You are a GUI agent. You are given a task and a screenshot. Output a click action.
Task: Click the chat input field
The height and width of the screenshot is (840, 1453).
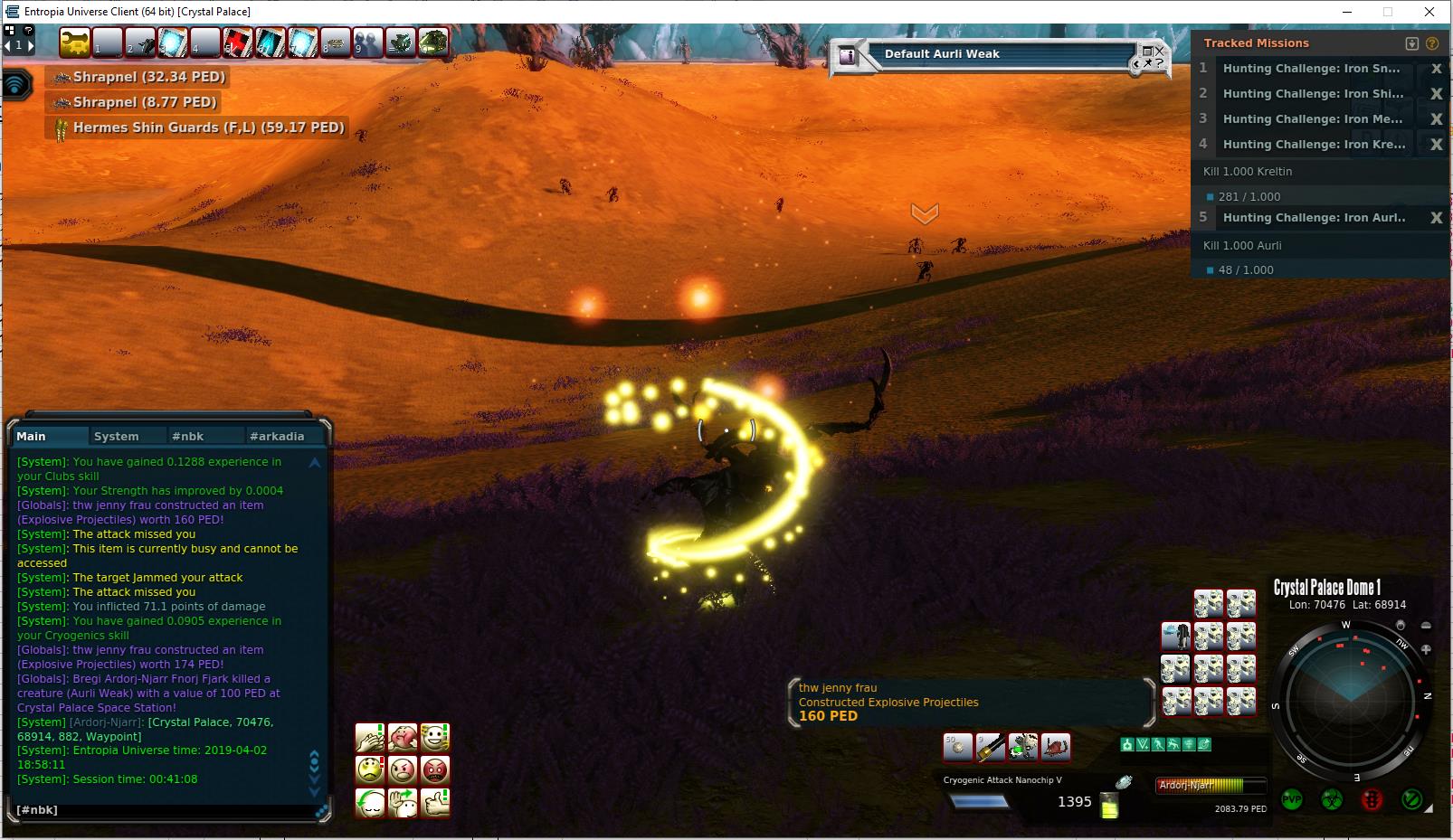[163, 810]
